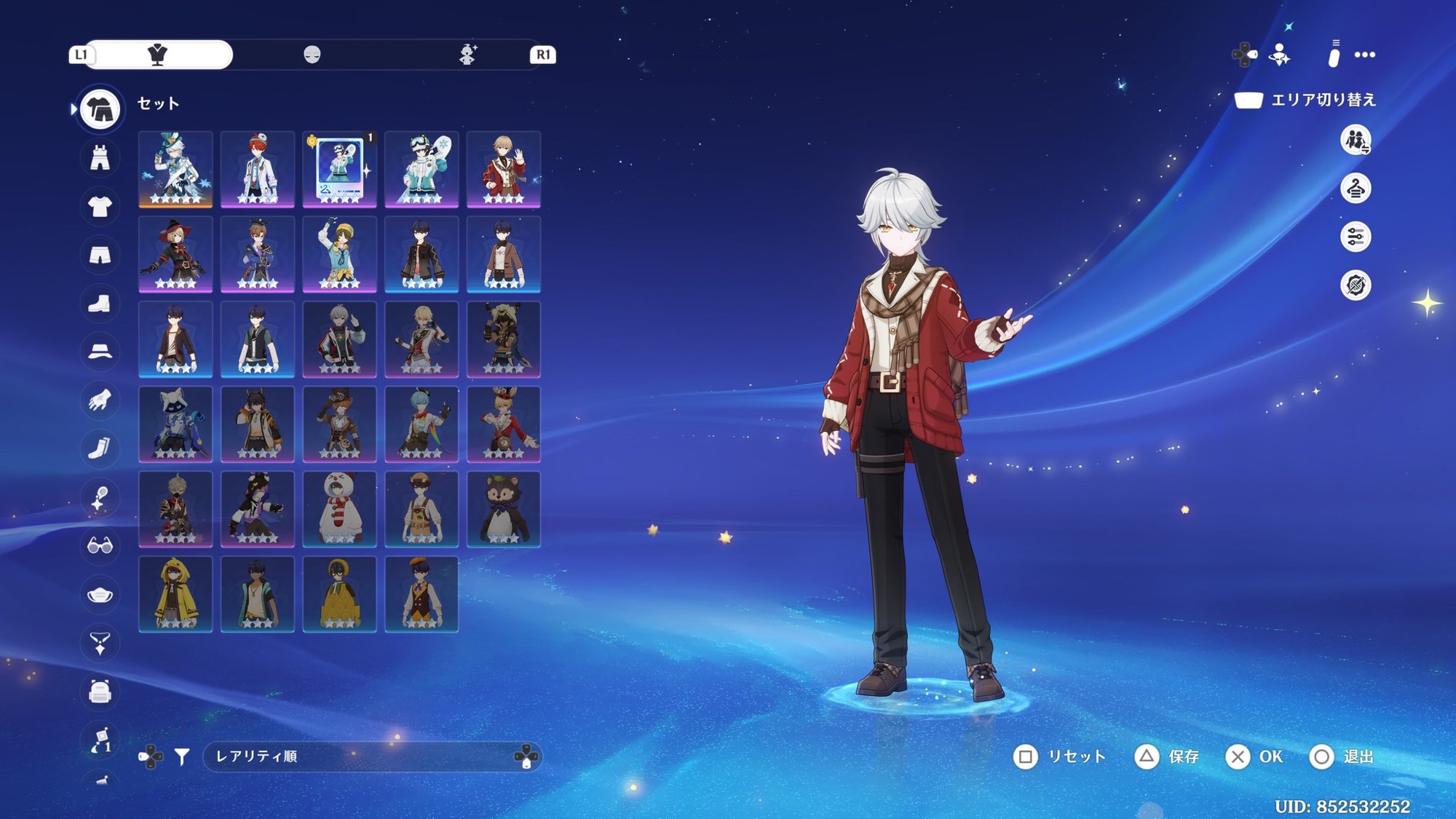1456x819 pixels.
Task: Choose the T-shirt tops category
Action: click(x=100, y=207)
